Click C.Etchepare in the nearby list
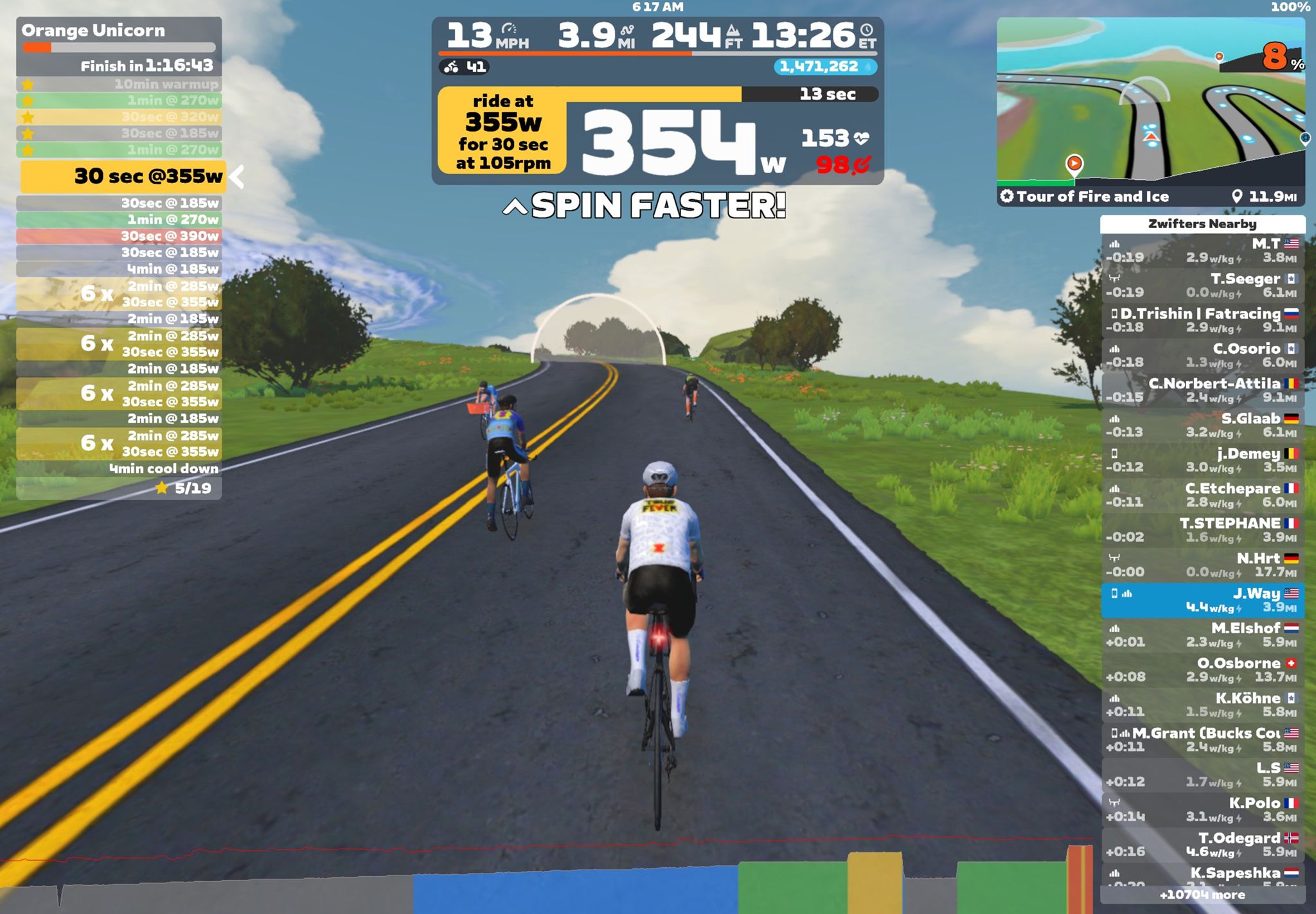 pos(1202,495)
